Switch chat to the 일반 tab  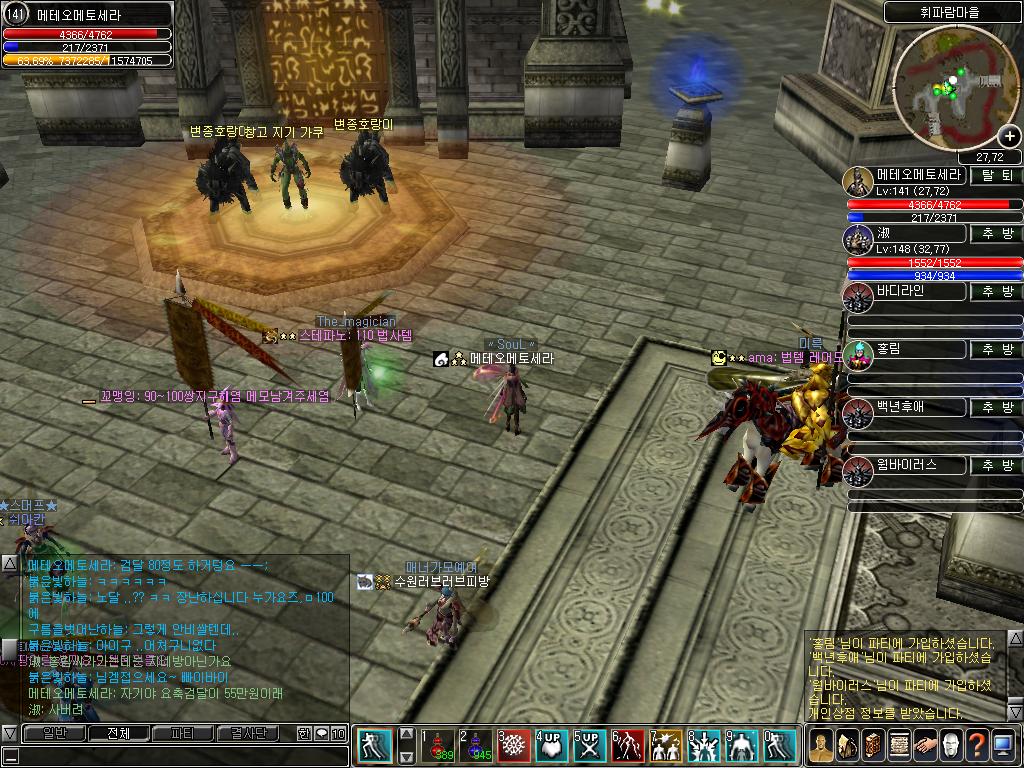(53, 734)
